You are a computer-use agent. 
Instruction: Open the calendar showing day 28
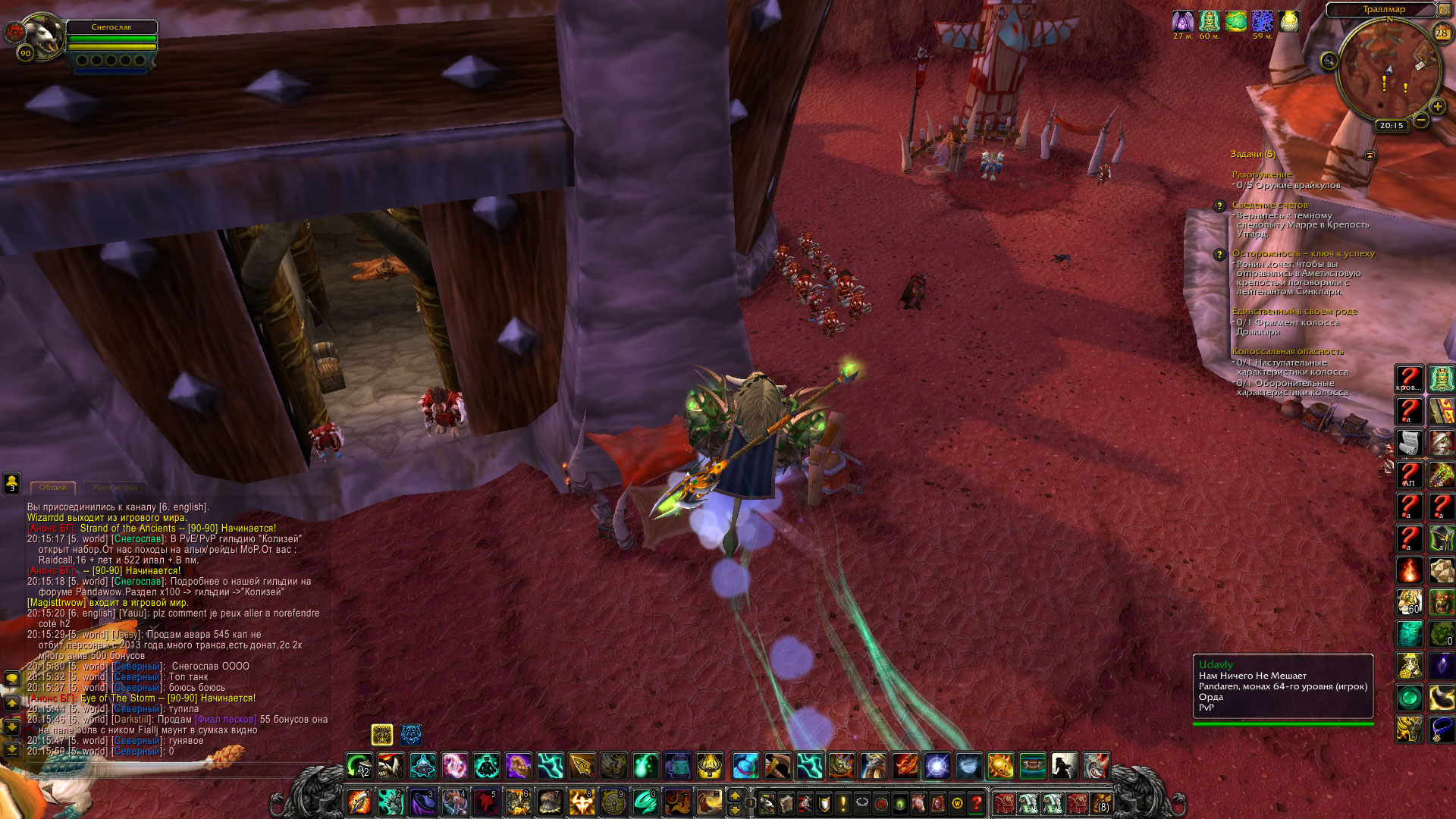tap(1442, 33)
